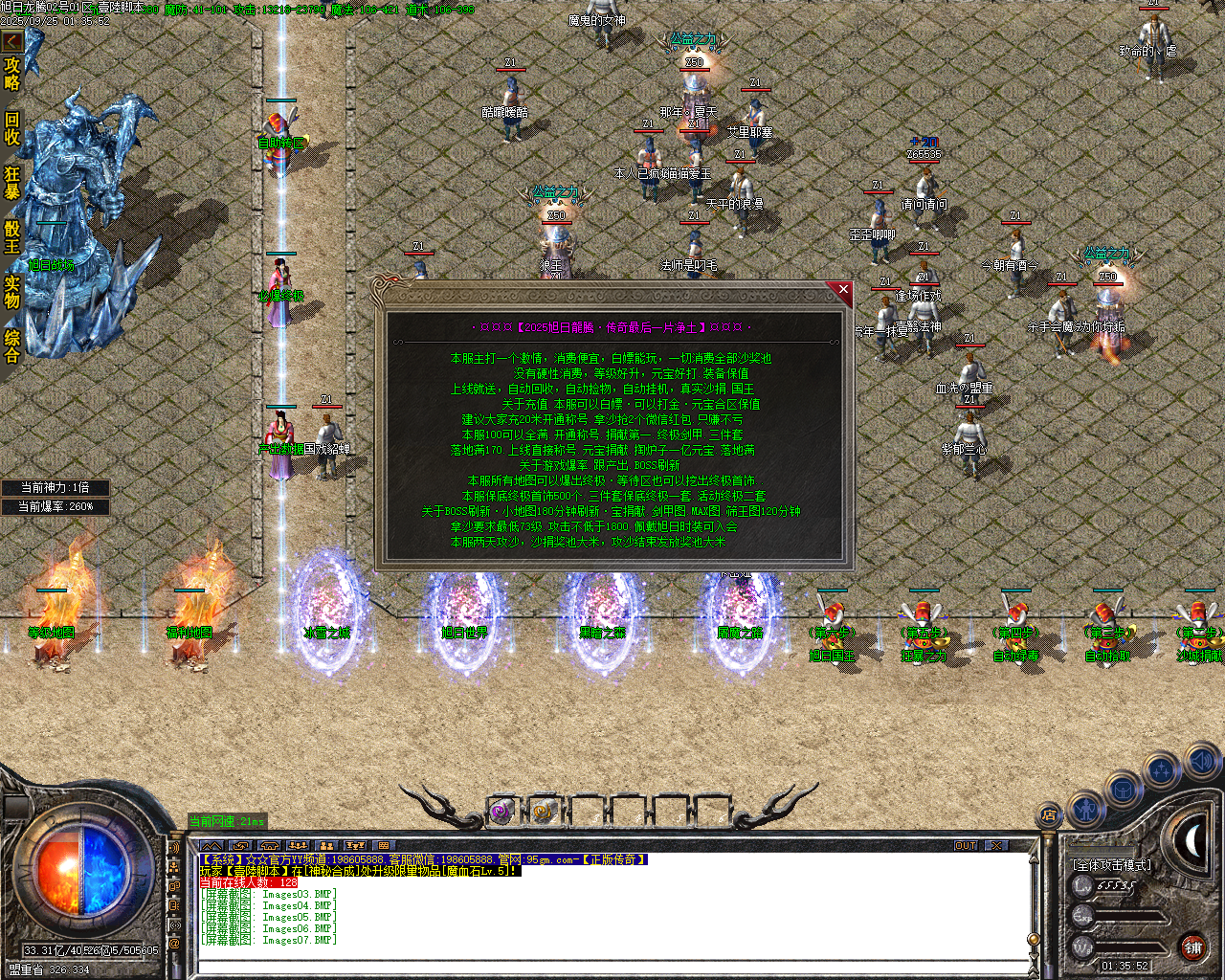Open the skills sparkle icon
Viewport: 1225px width, 980px height.
[1160, 769]
